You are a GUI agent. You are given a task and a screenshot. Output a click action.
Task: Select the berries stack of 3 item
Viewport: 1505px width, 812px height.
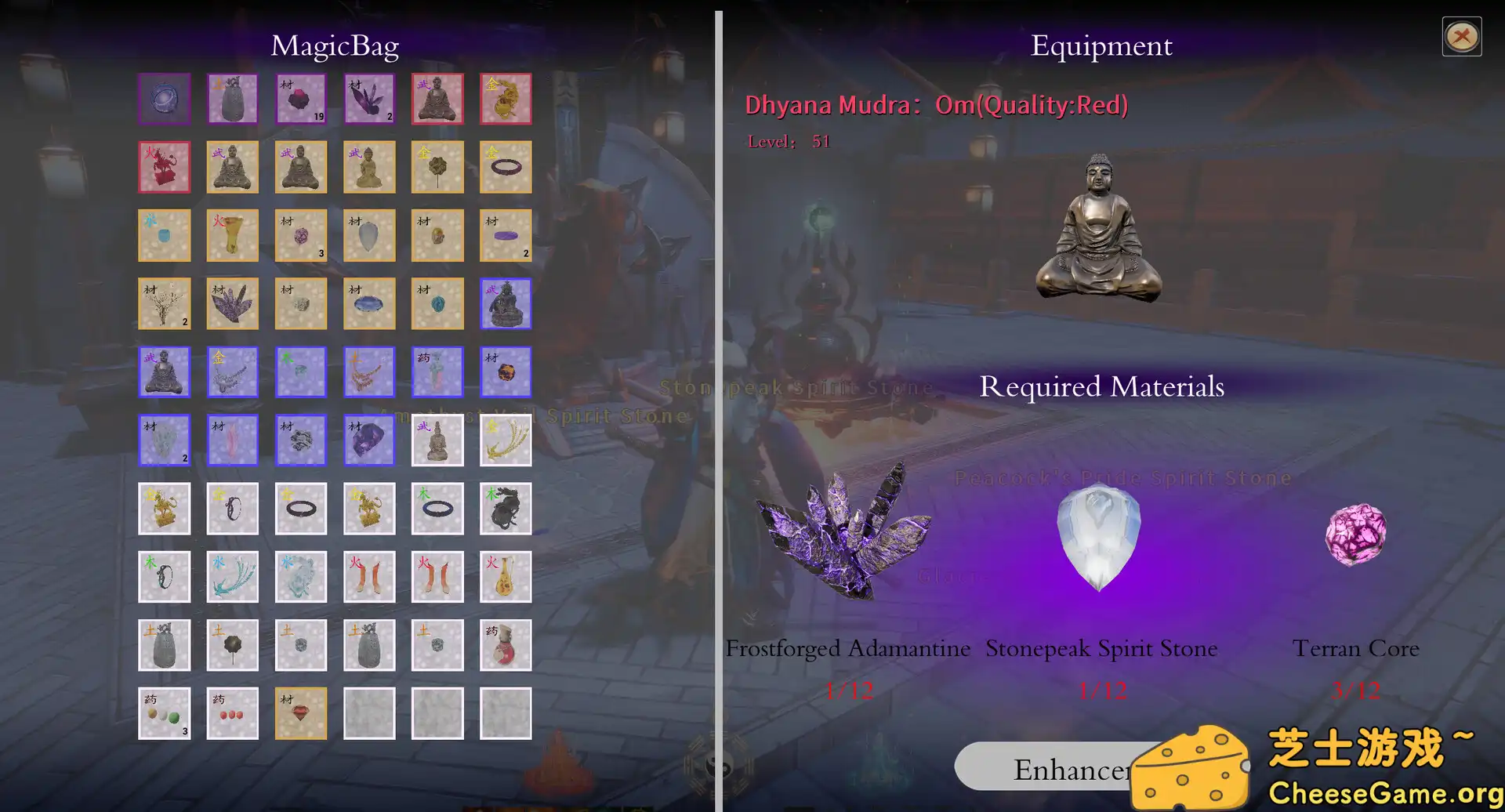165,712
